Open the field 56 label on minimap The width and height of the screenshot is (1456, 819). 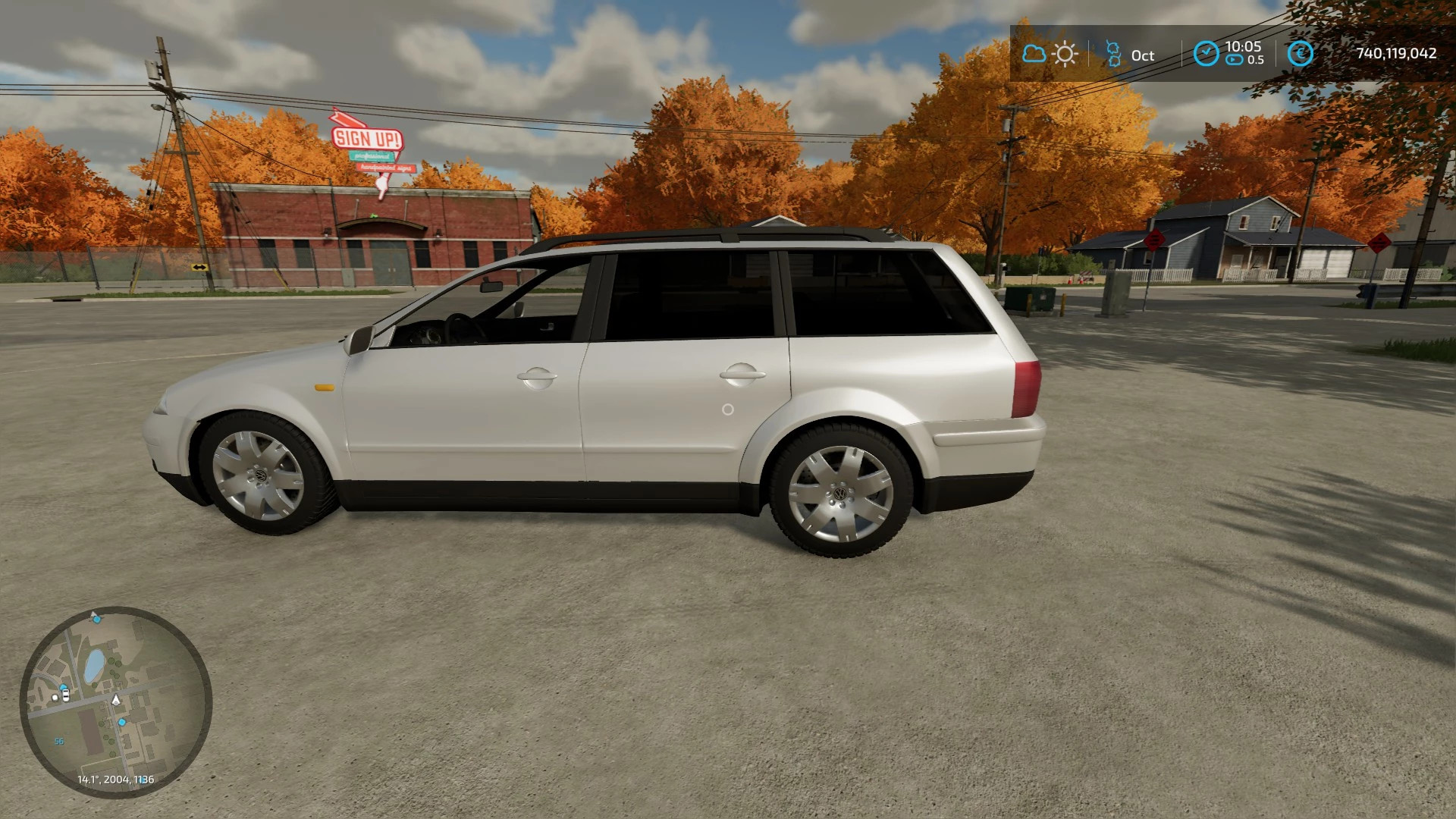coord(58,742)
